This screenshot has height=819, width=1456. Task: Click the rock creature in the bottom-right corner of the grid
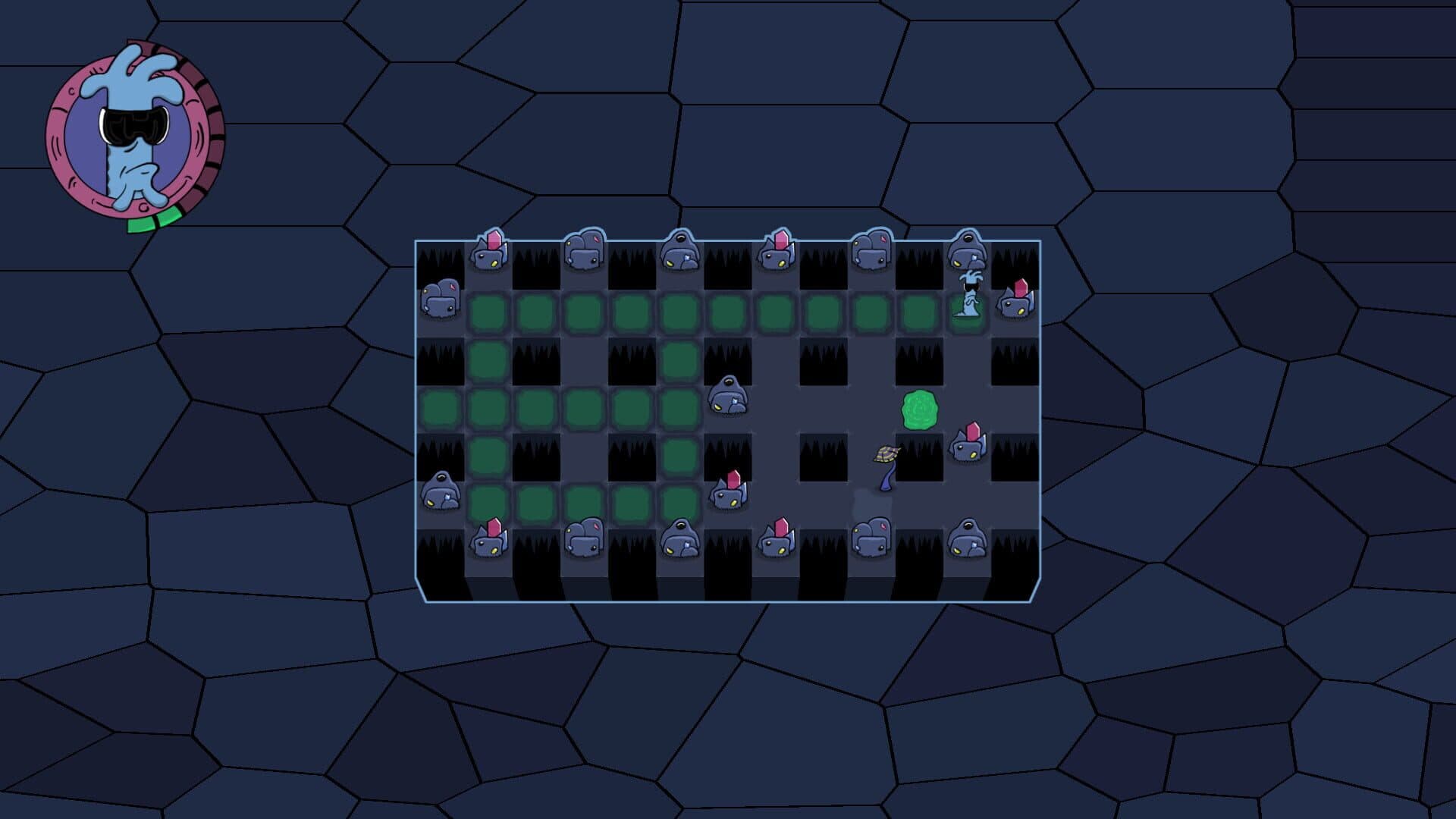click(x=968, y=540)
